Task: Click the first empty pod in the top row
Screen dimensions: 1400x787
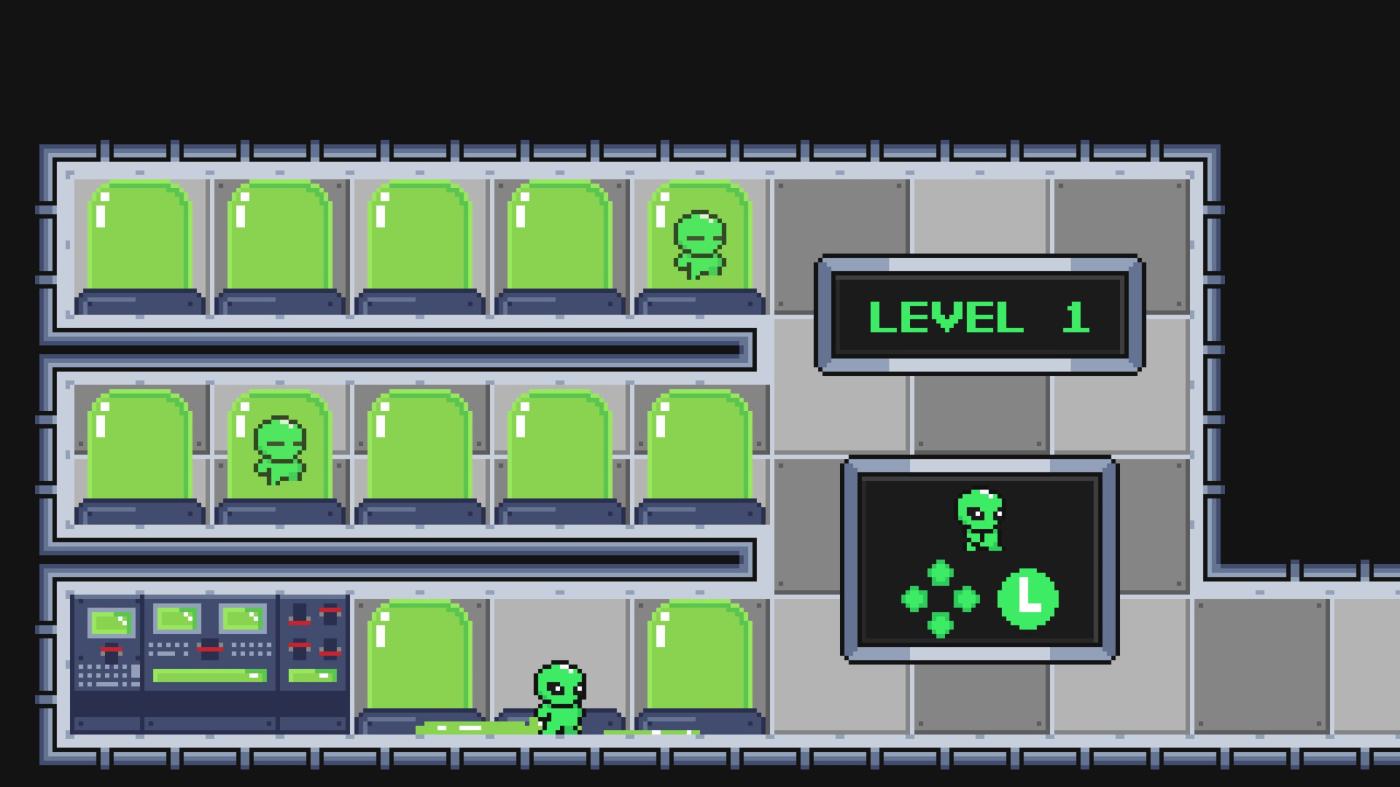Action: click(x=140, y=240)
